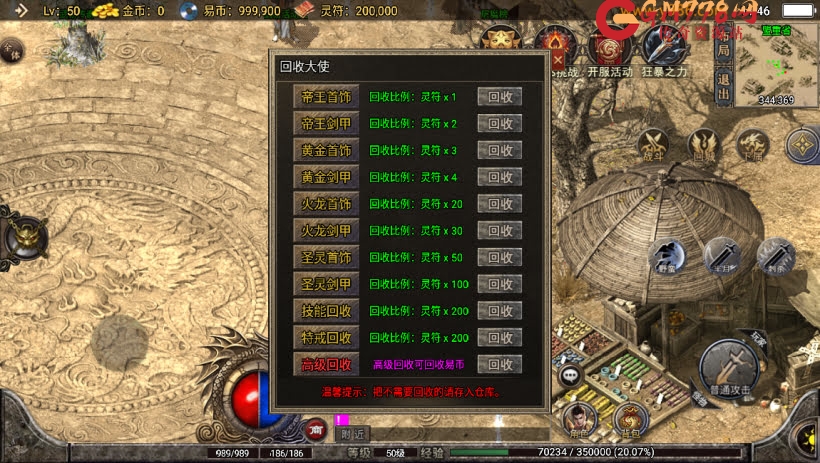820x463 pixels.
Task: Click 回收 beside the 高级回收 row
Action: [x=499, y=365]
